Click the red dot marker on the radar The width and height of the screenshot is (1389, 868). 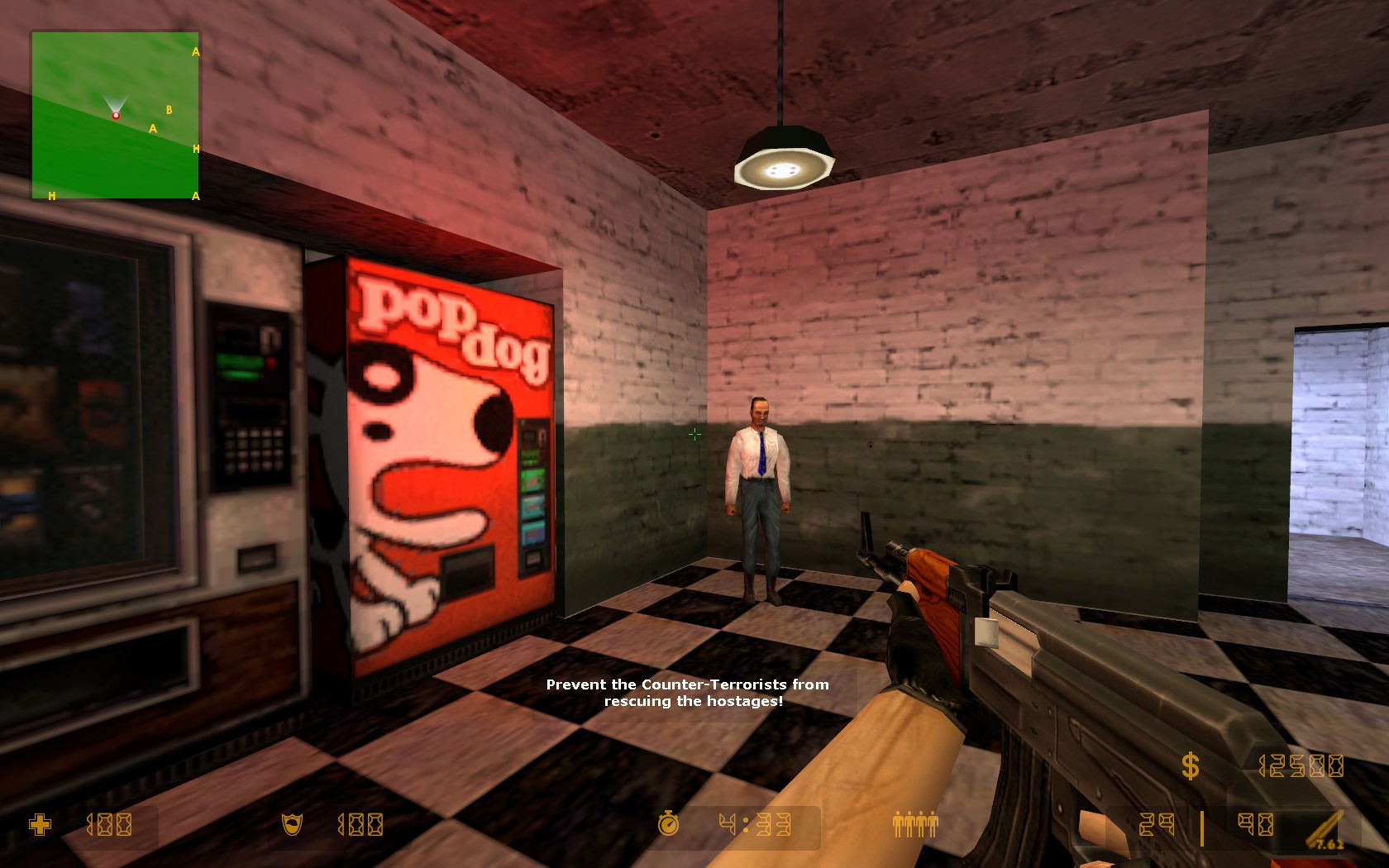(116, 115)
